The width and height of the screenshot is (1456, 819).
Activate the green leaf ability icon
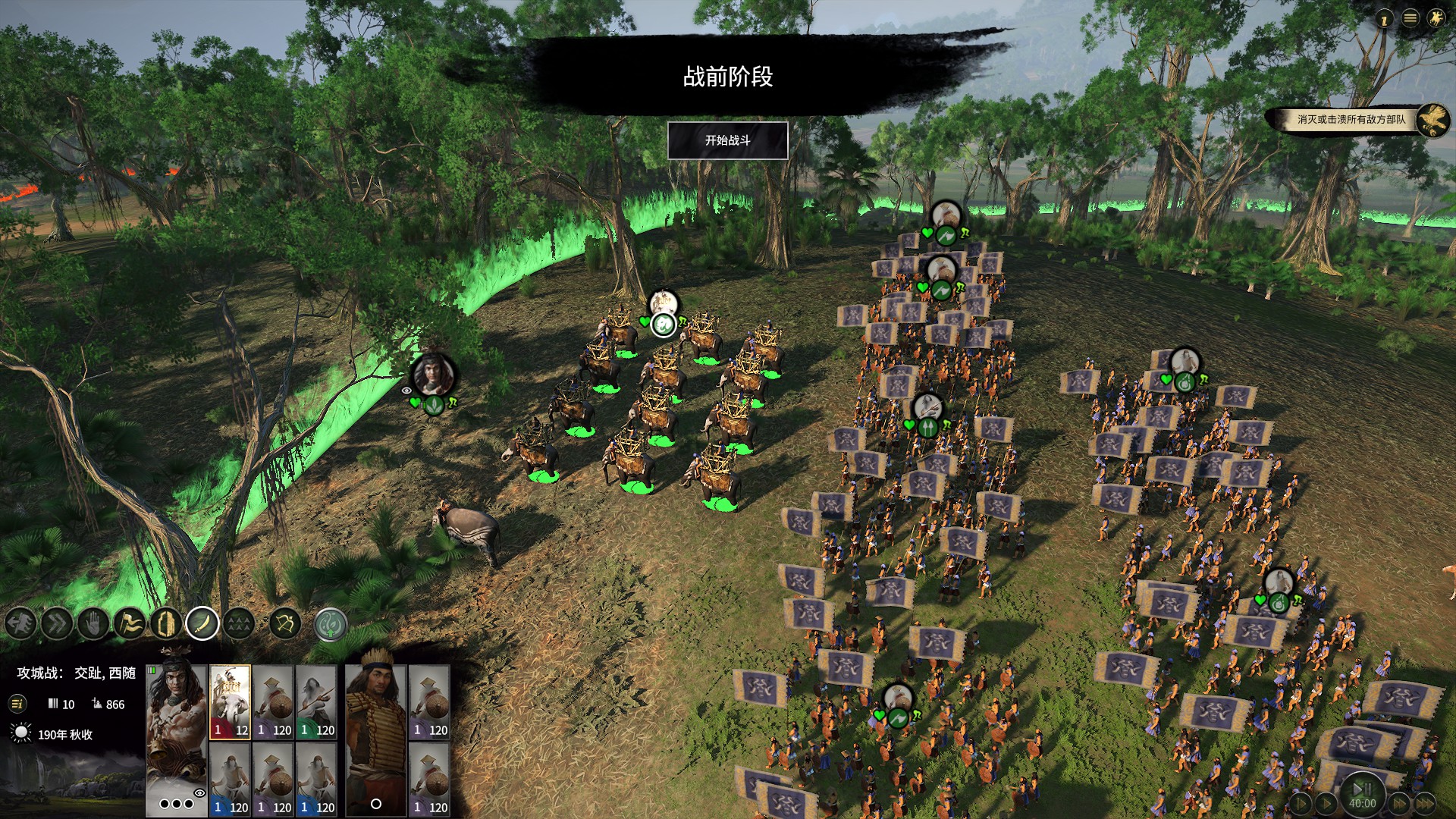coord(330,624)
